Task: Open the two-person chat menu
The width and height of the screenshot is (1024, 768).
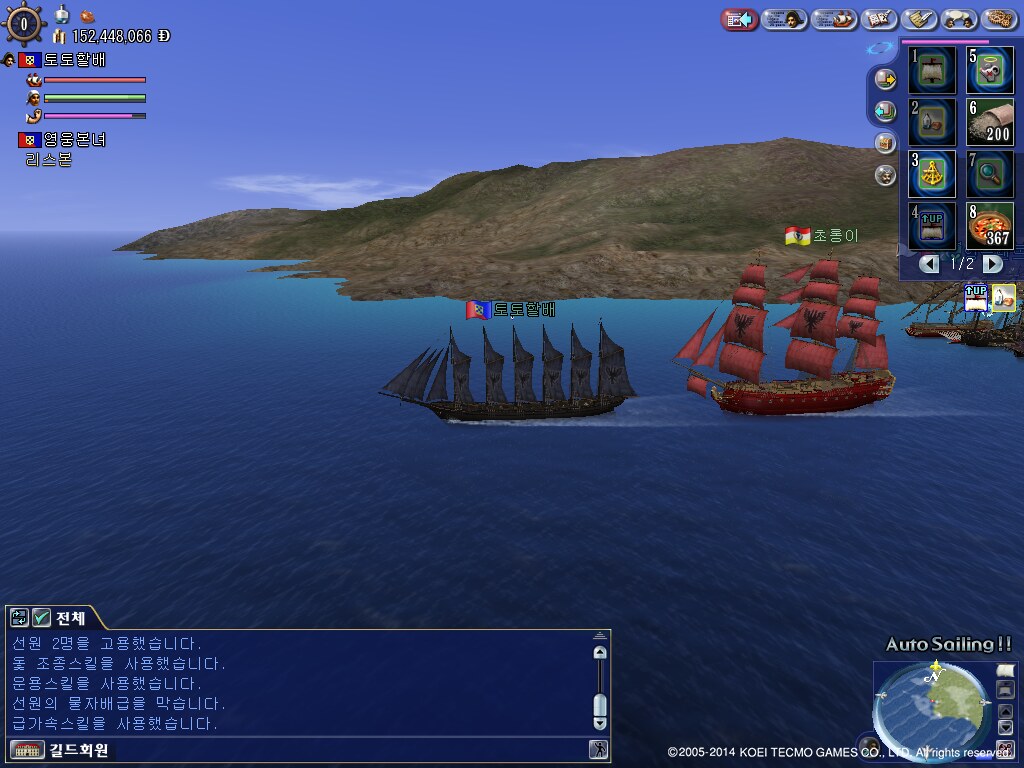Action: pos(960,19)
